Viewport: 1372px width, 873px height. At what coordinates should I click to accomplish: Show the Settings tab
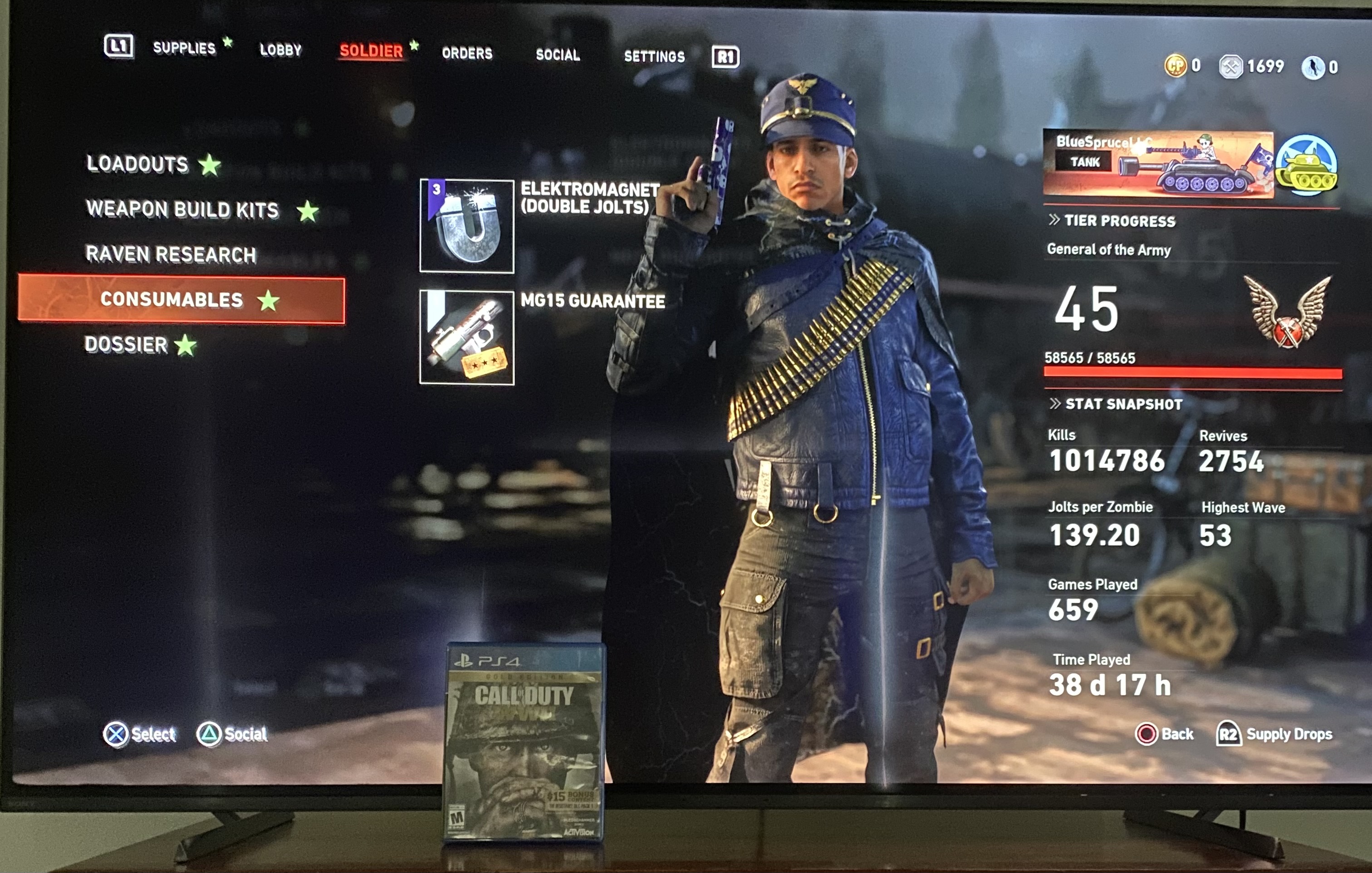(x=654, y=56)
